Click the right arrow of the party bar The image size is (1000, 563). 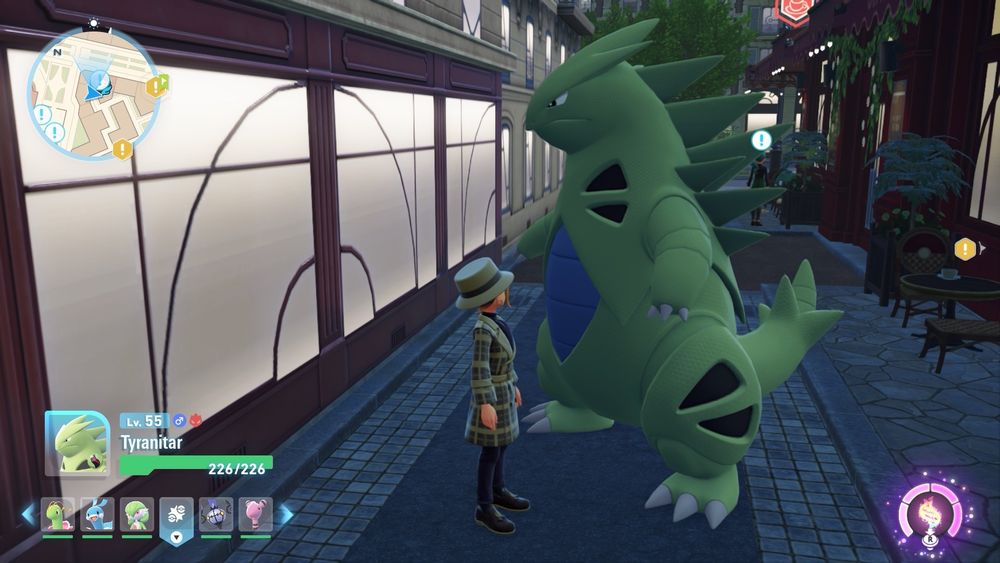tap(286, 514)
